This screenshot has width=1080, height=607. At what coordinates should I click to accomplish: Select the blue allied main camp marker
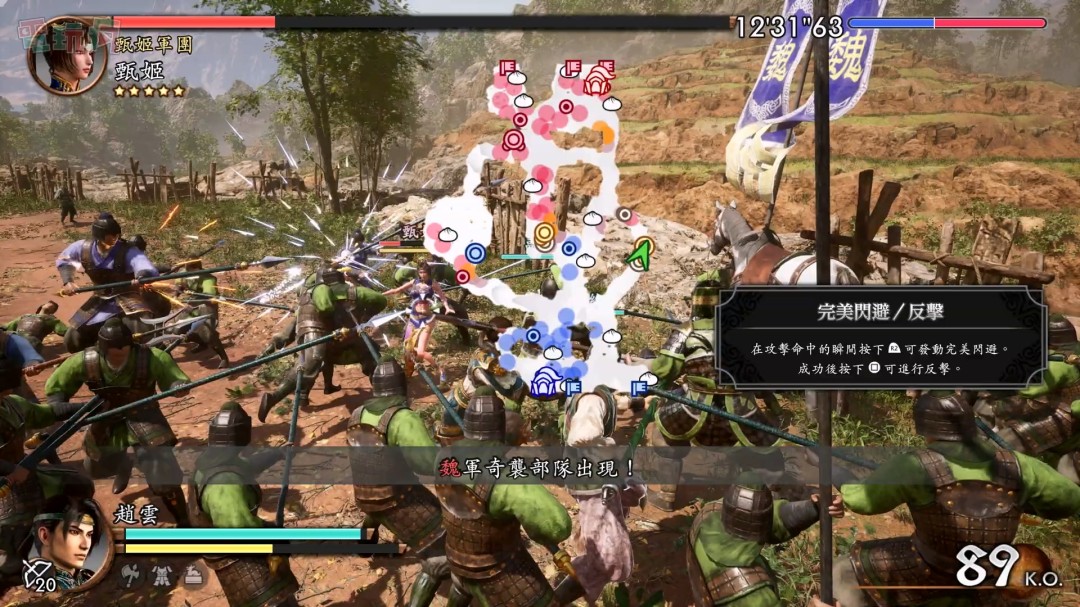[x=546, y=382]
